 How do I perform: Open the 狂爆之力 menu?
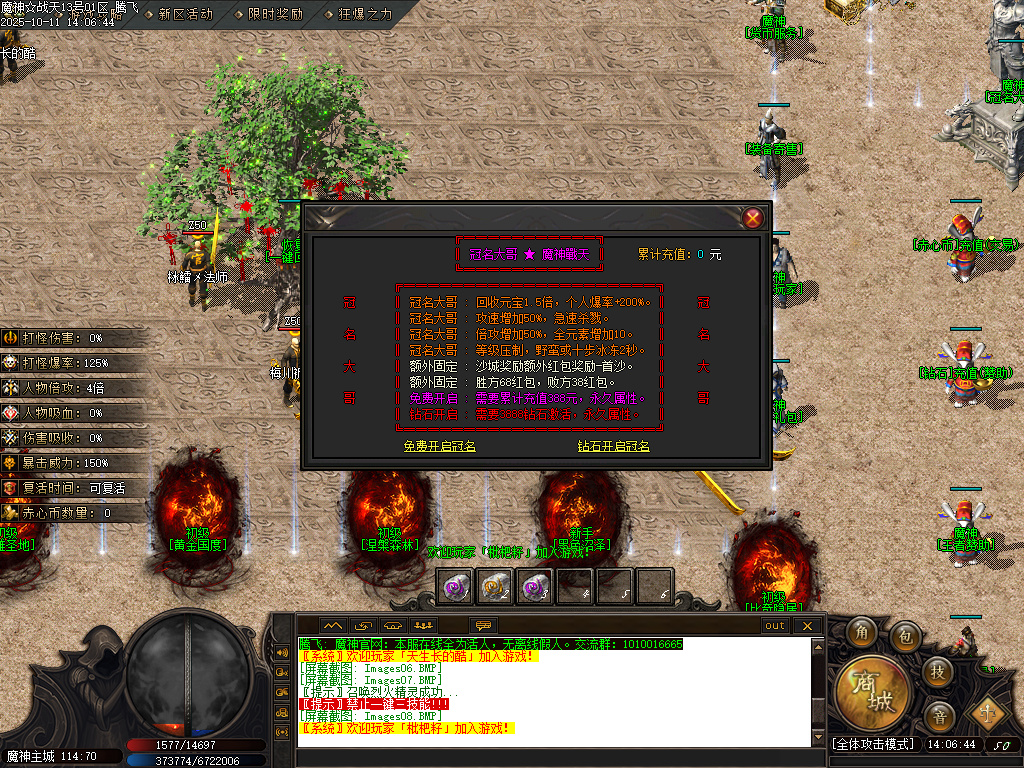(x=358, y=14)
